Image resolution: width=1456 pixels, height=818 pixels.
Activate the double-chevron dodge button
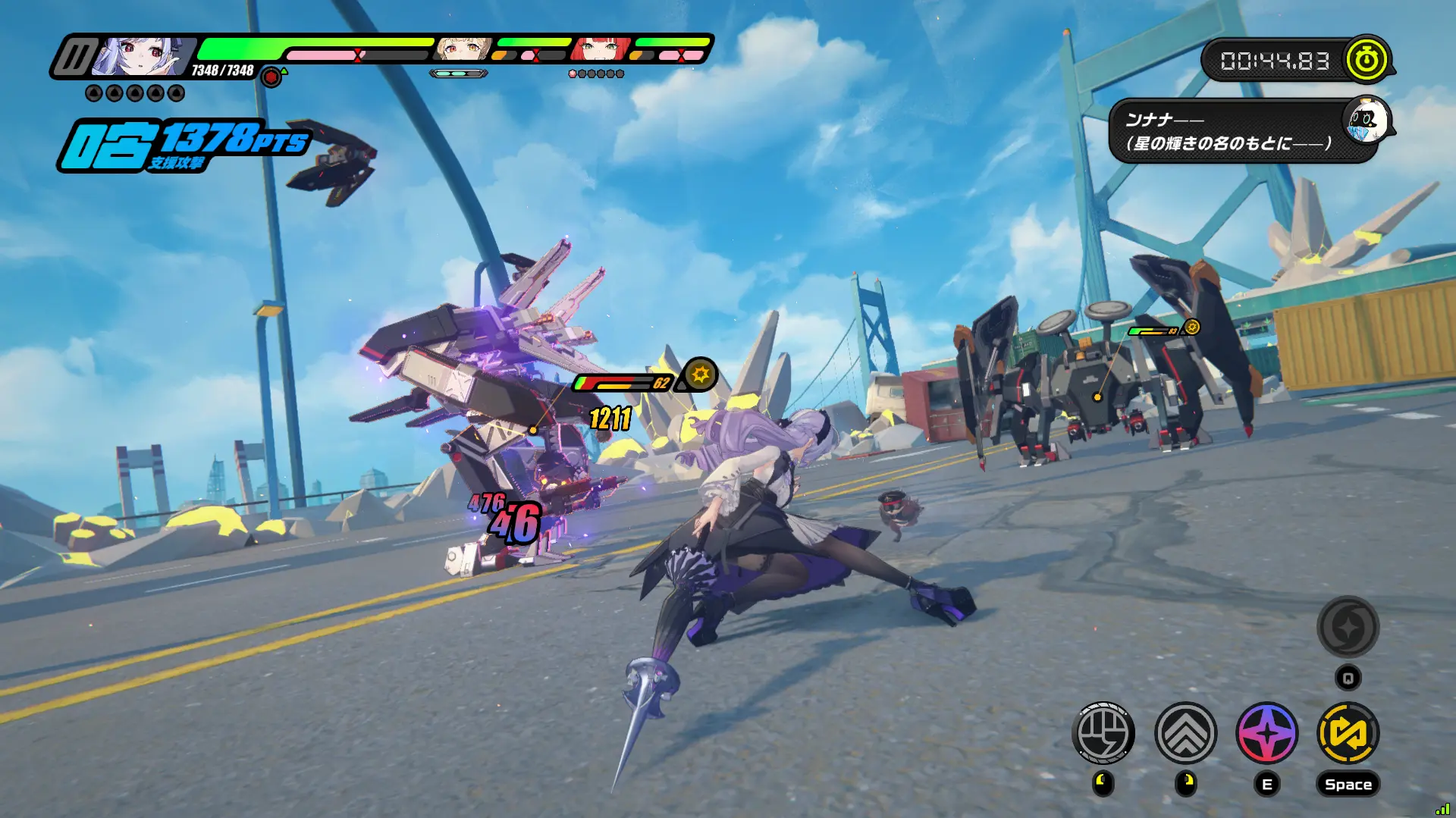click(1185, 733)
